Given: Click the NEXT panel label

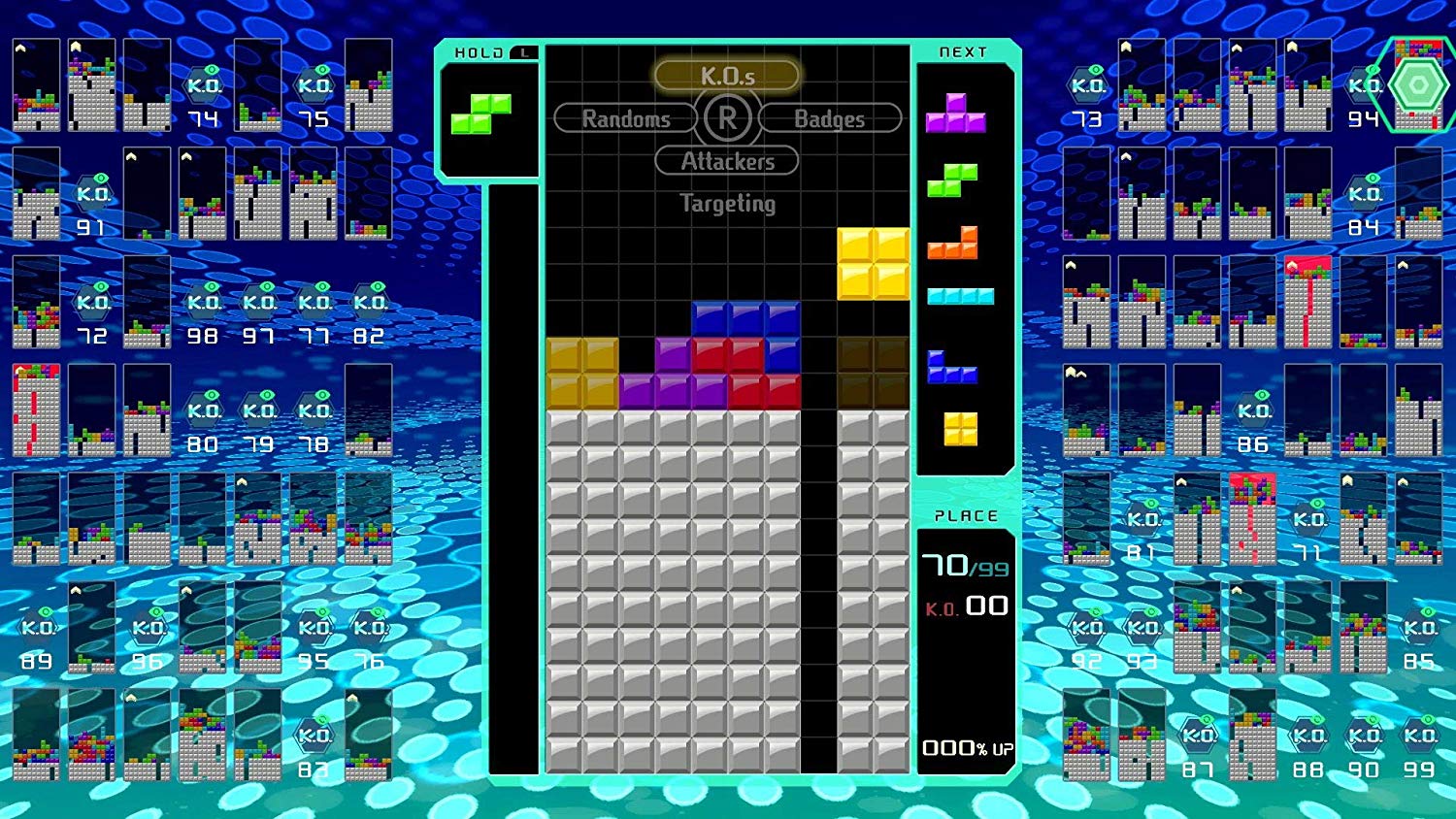Looking at the screenshot, I should click(962, 51).
